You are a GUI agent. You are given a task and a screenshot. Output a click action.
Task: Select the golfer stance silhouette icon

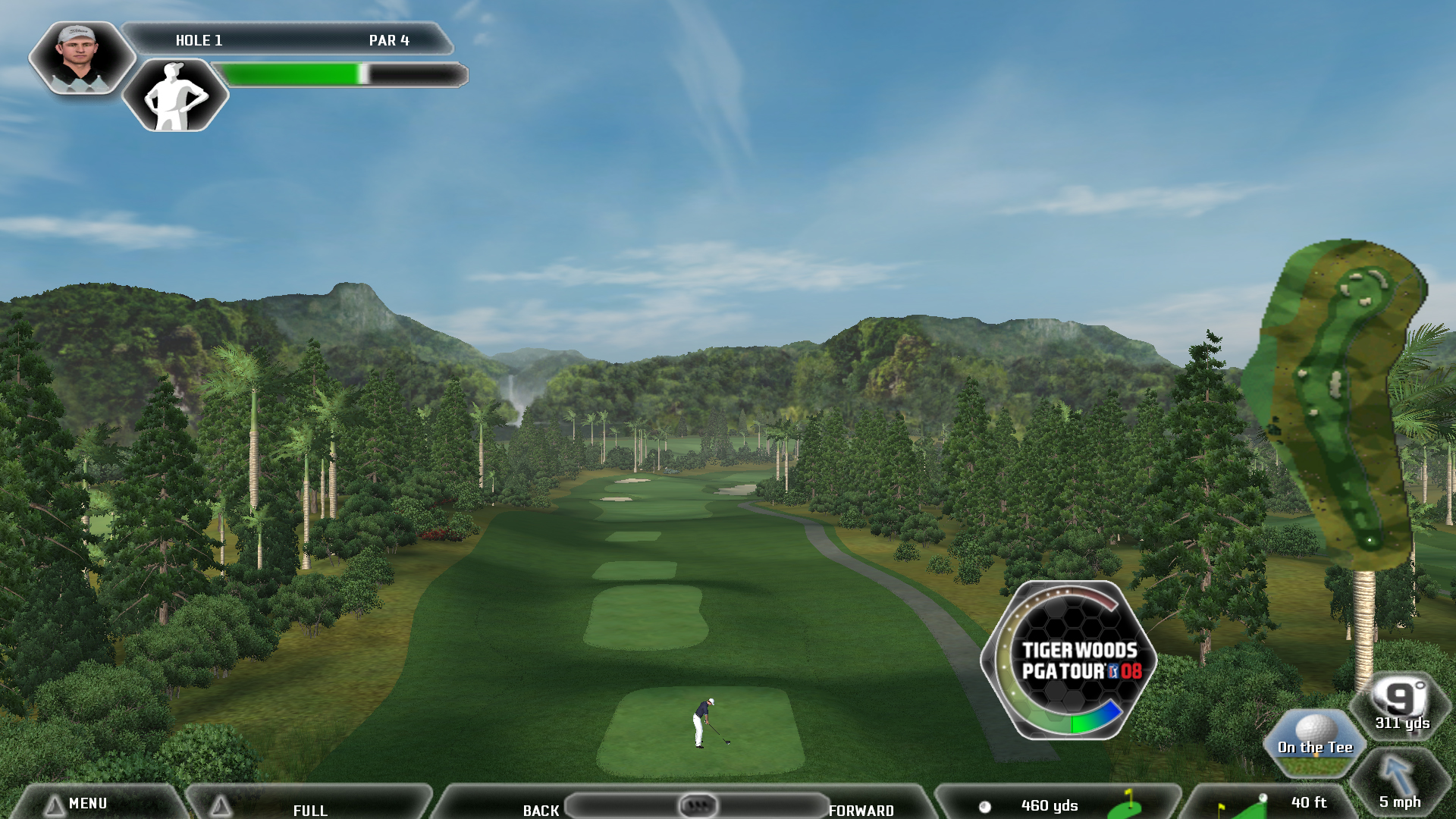pos(175,96)
